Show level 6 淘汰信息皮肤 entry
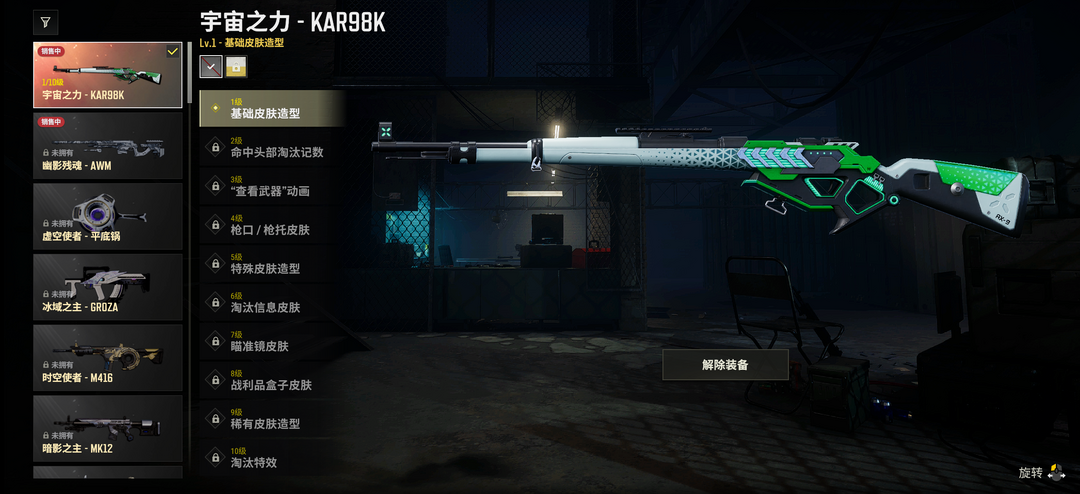The image size is (1080, 494). (x=272, y=302)
